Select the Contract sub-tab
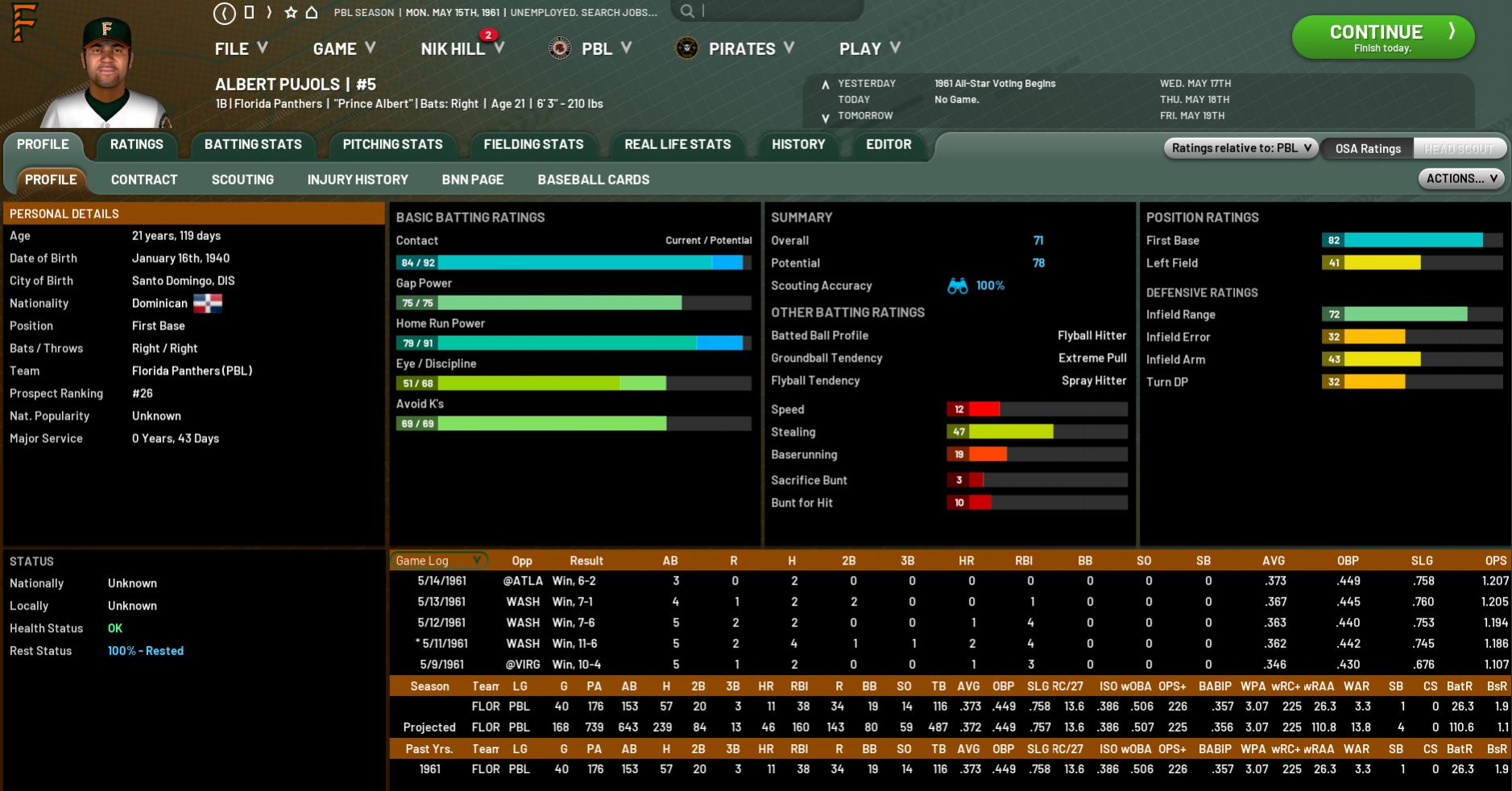 pyautogui.click(x=144, y=180)
